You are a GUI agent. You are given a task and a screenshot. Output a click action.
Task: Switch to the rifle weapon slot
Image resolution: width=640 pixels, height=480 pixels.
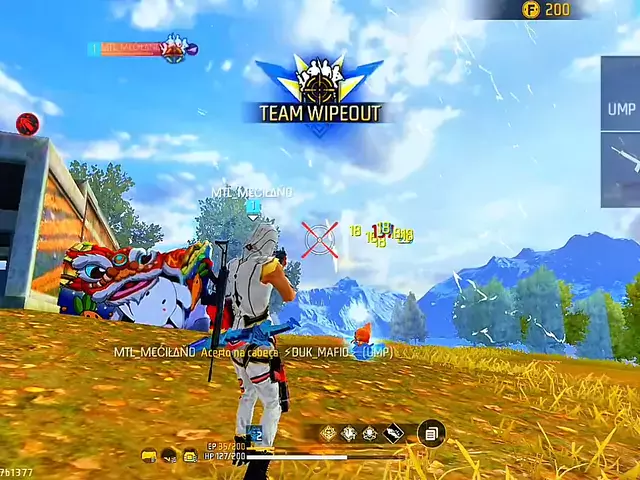tap(623, 158)
